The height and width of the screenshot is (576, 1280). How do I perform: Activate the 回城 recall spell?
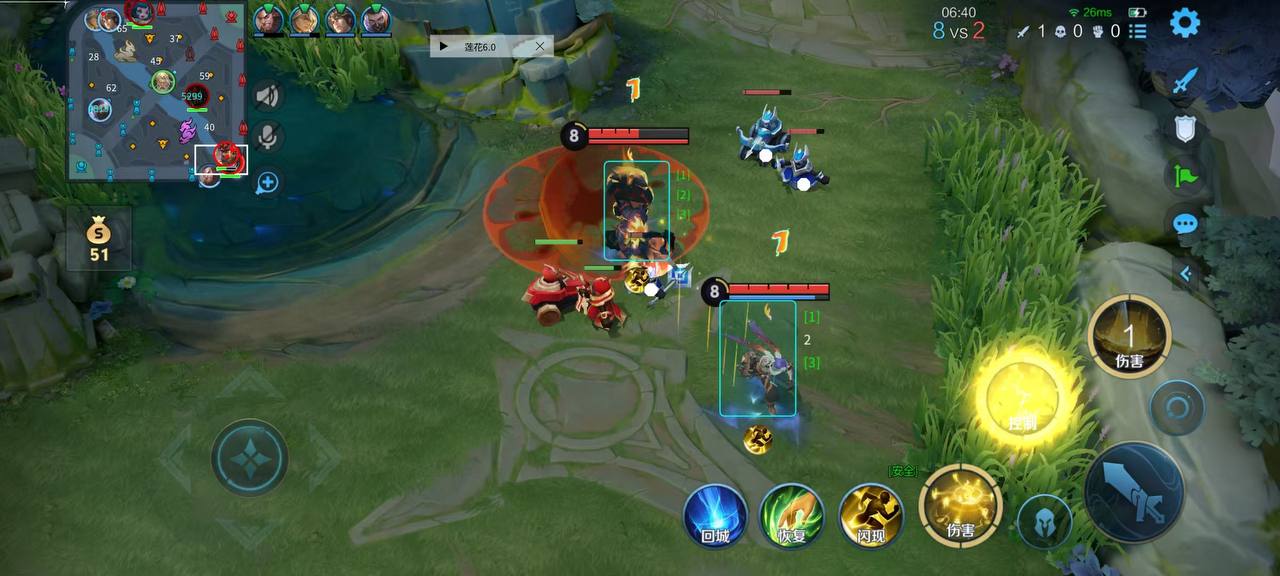pyautogui.click(x=715, y=516)
